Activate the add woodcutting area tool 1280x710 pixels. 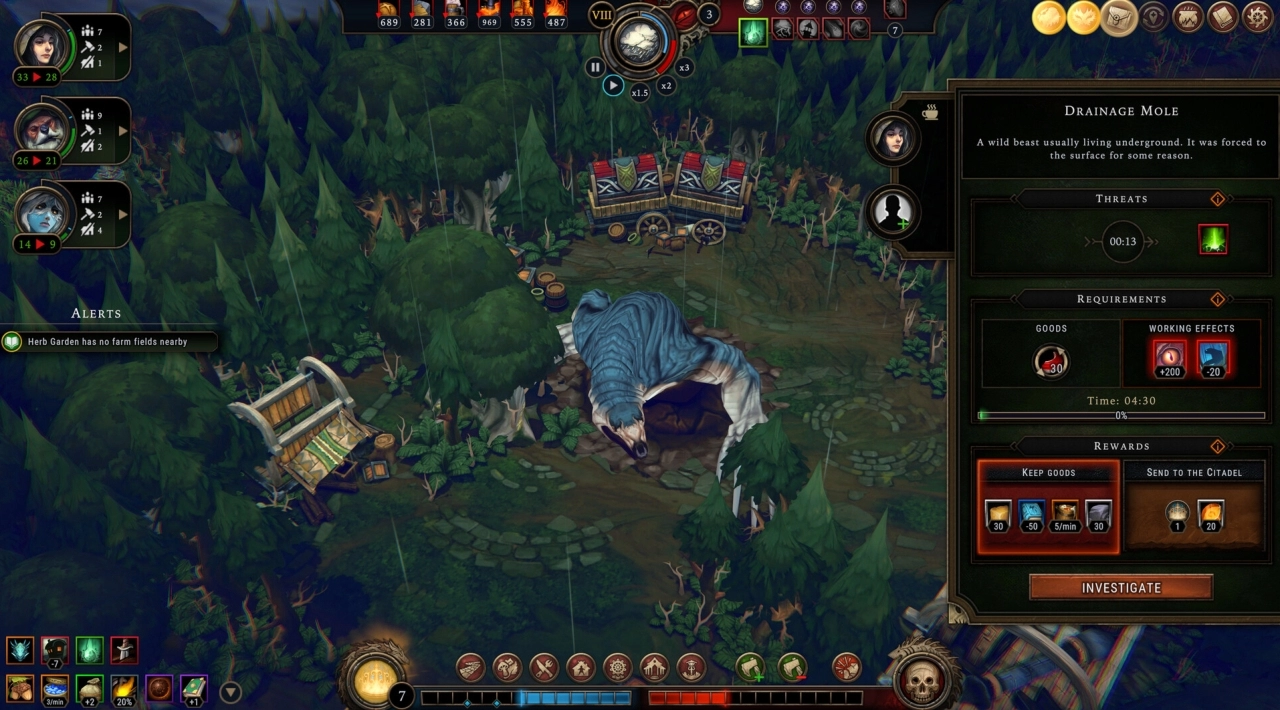click(750, 667)
